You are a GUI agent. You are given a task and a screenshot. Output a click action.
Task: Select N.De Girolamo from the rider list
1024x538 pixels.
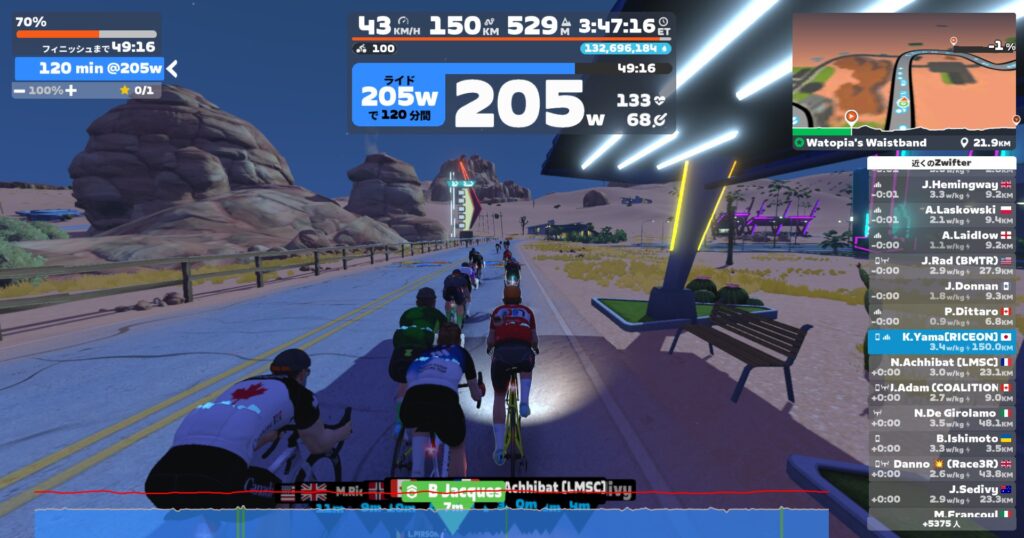(x=941, y=418)
